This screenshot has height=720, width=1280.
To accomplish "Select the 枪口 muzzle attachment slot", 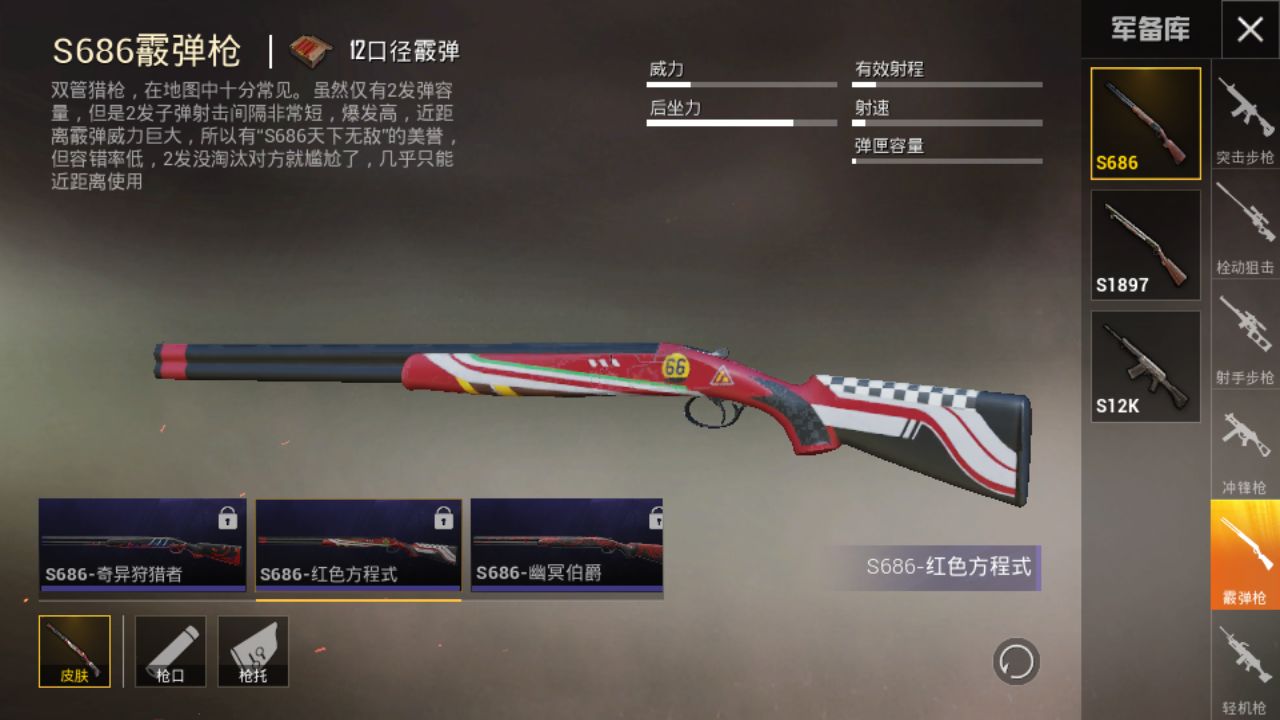I will [x=170, y=651].
